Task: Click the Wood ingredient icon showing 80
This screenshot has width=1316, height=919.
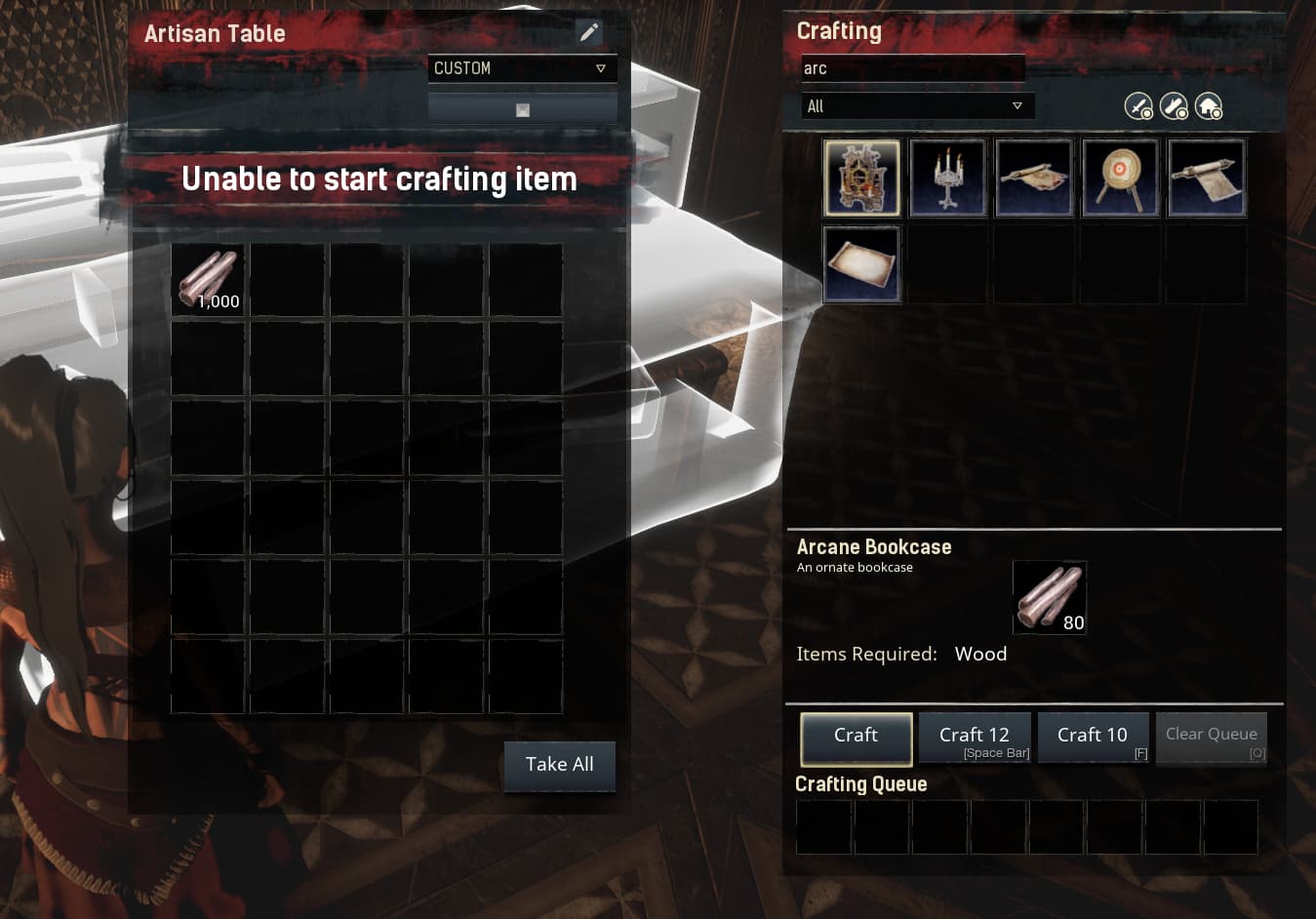Action: coord(1050,596)
